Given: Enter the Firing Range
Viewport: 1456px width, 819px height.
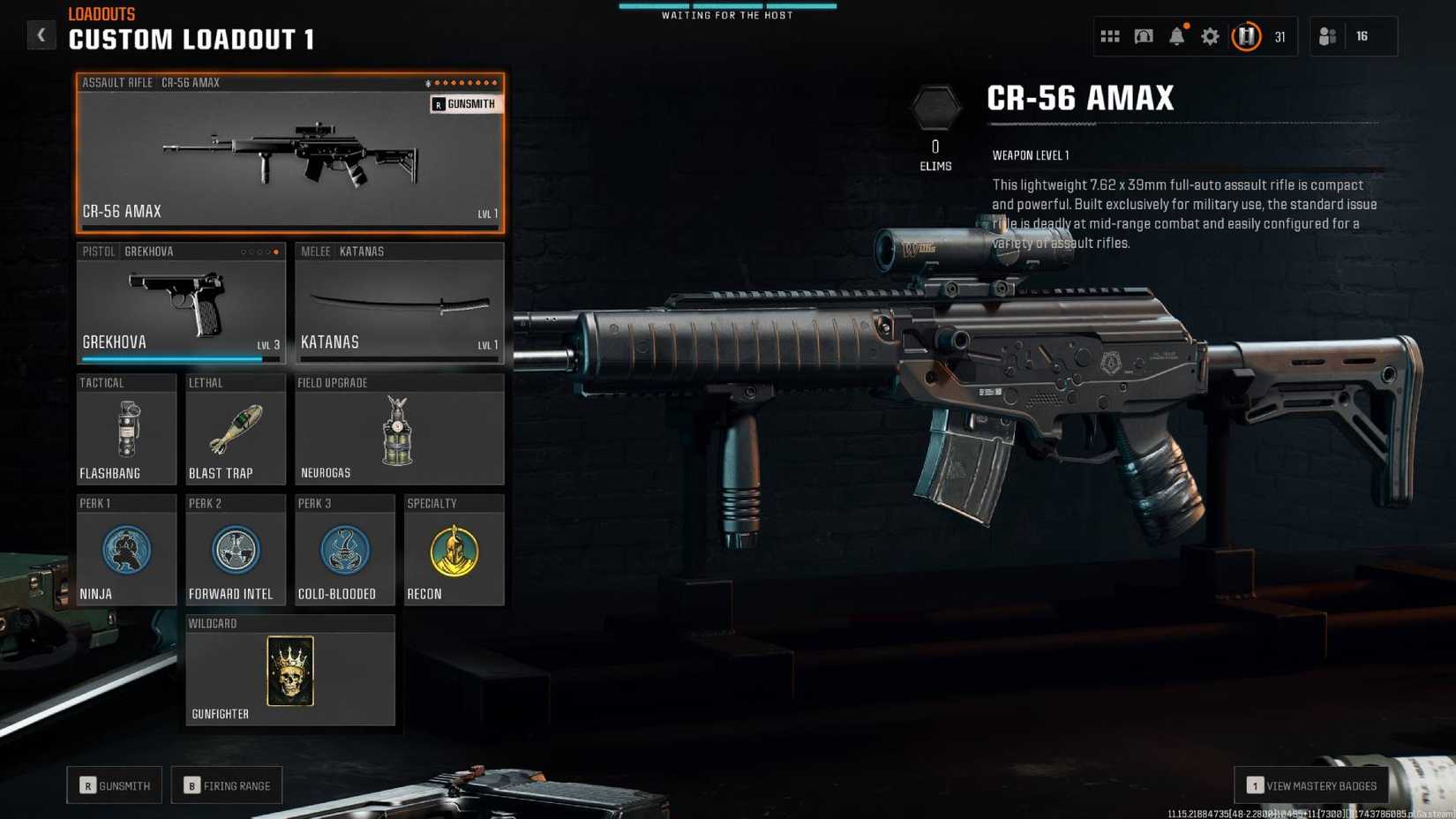Looking at the screenshot, I should point(227,785).
